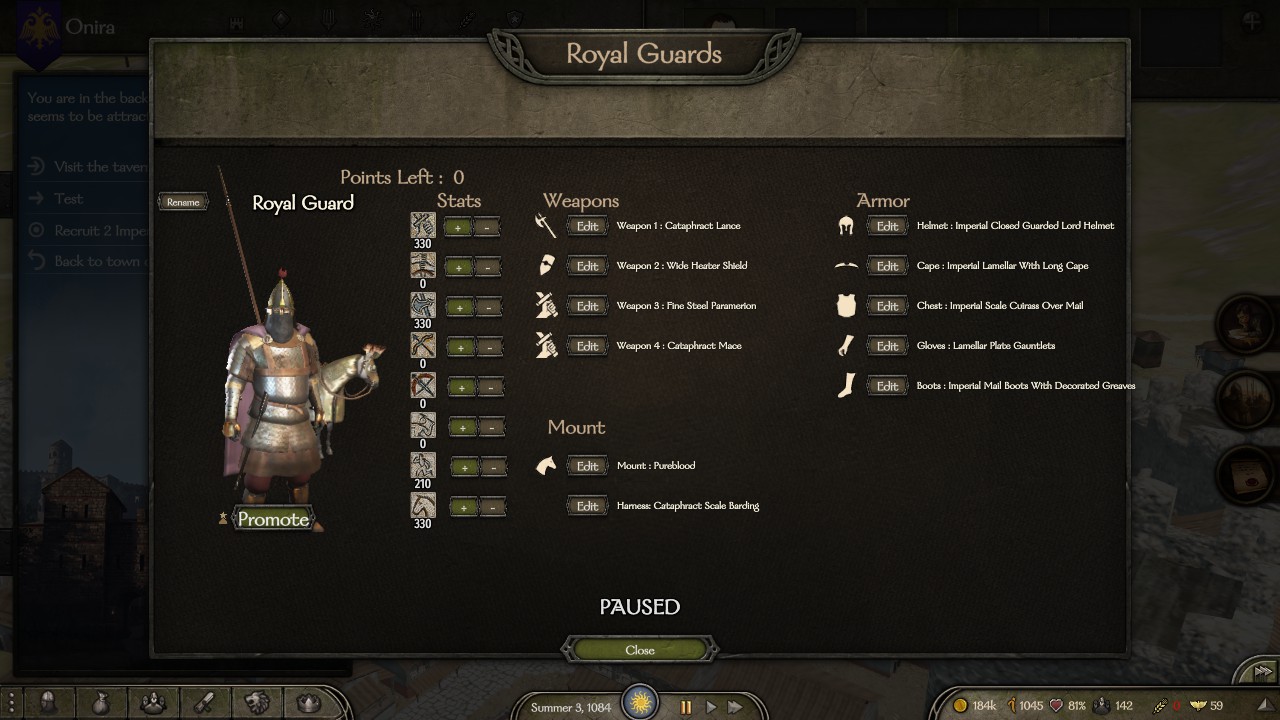Edit the Pureblood mount

tap(587, 466)
